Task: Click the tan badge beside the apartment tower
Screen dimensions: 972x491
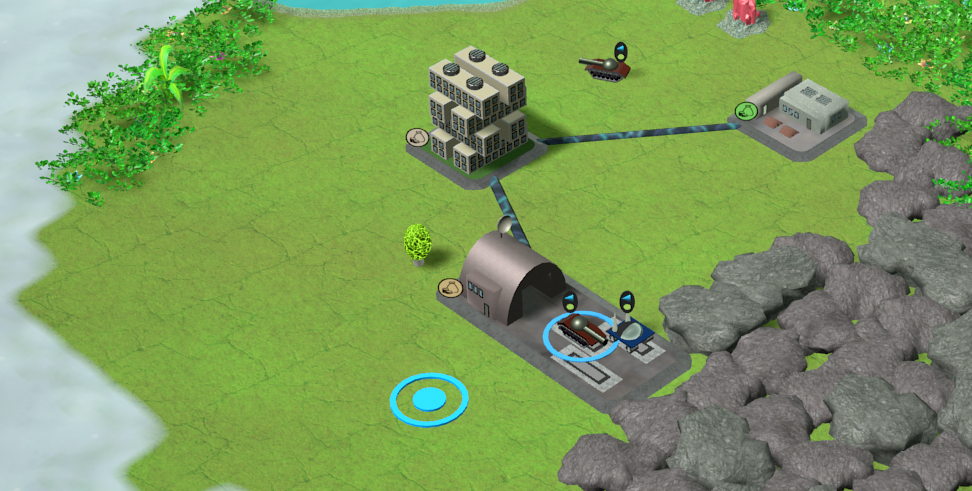Action: [417, 137]
